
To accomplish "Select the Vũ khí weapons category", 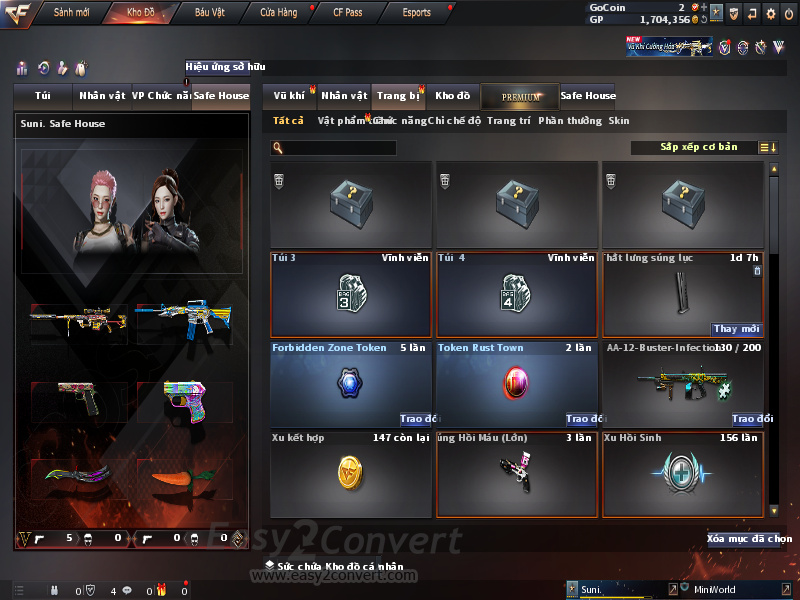I will (289, 96).
